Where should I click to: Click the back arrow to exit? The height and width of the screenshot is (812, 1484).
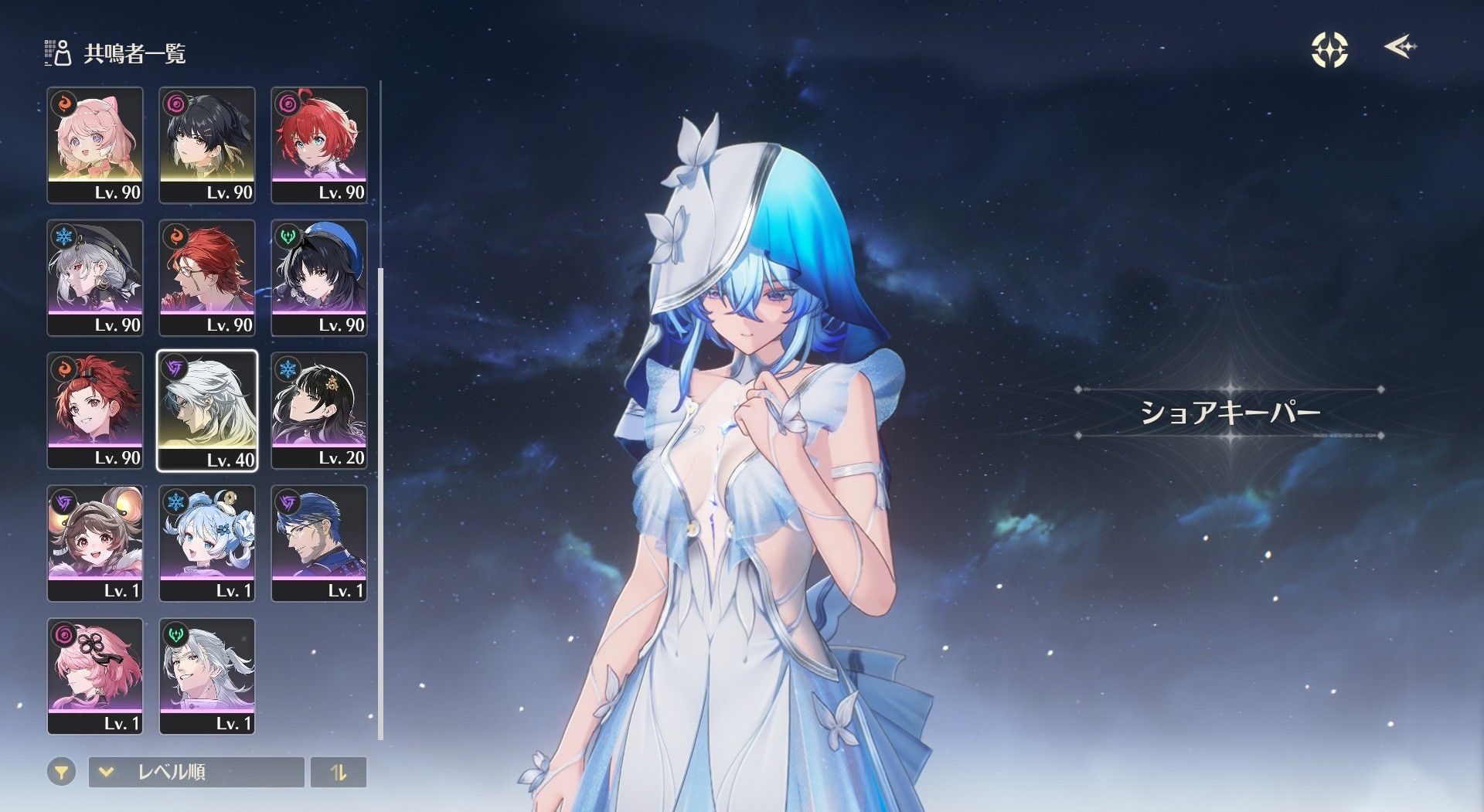pyautogui.click(x=1400, y=48)
